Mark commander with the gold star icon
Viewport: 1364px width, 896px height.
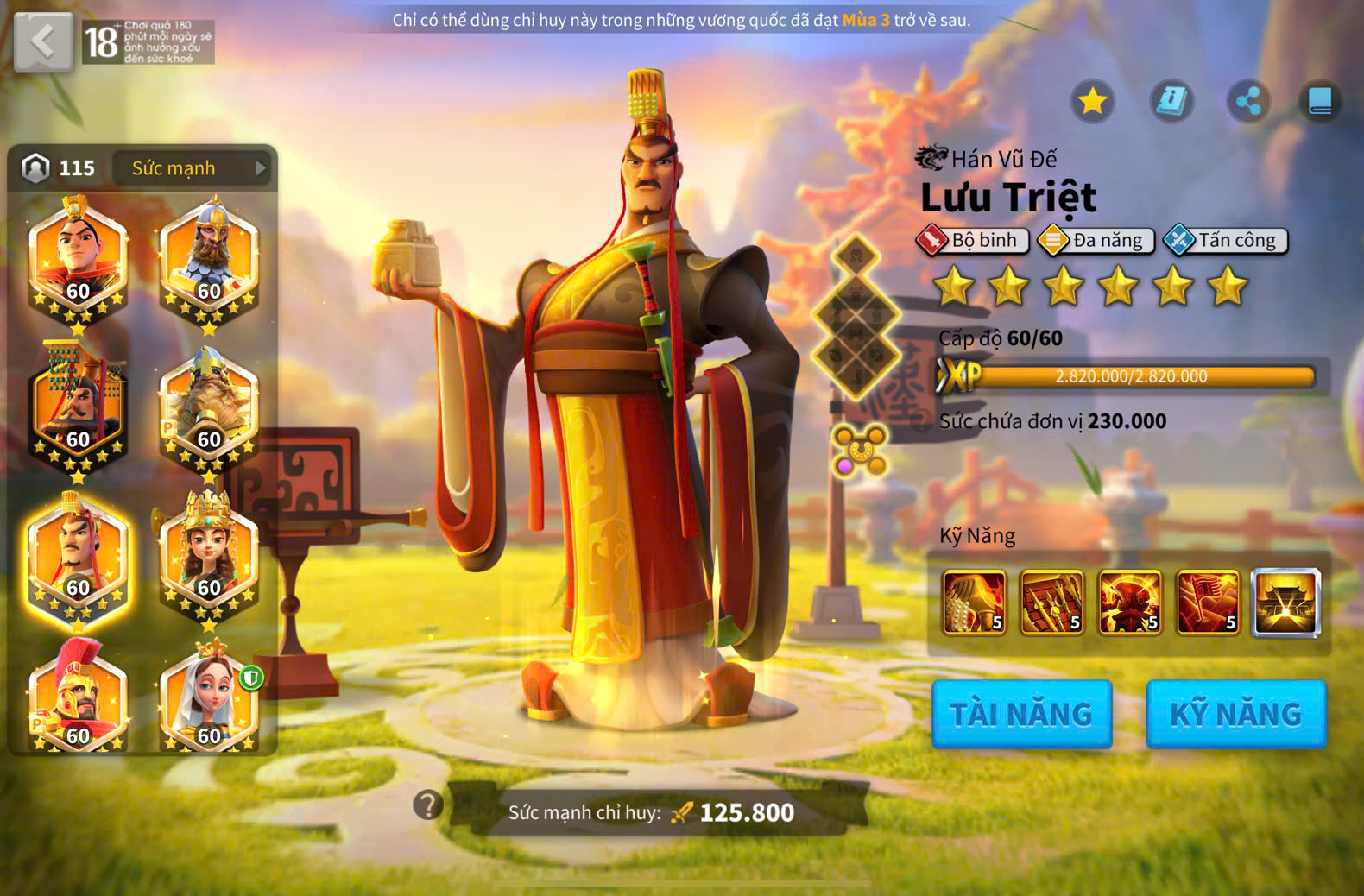point(1093,102)
